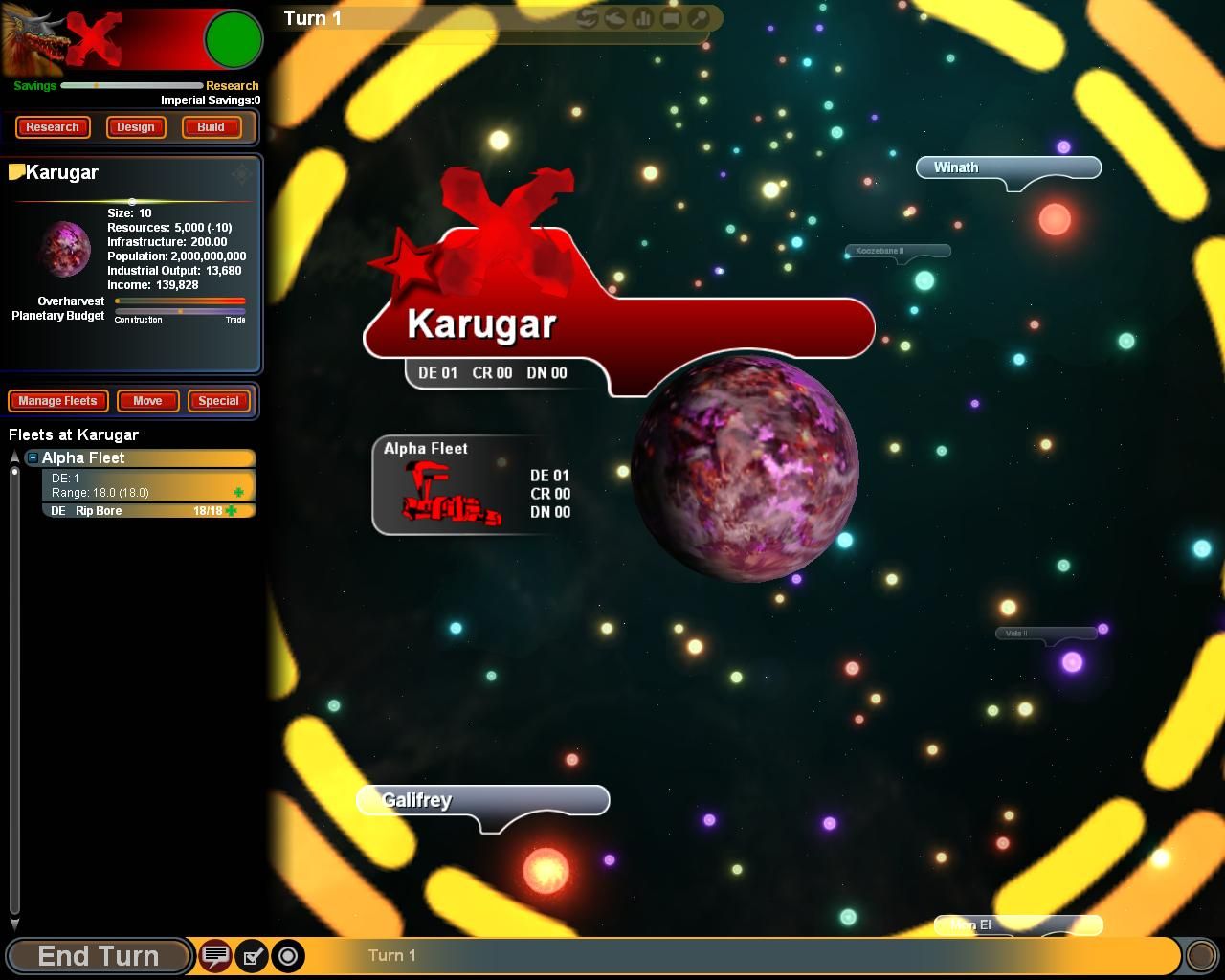Open the Special fleet actions
Viewport: 1225px width, 980px height.
coord(218,401)
